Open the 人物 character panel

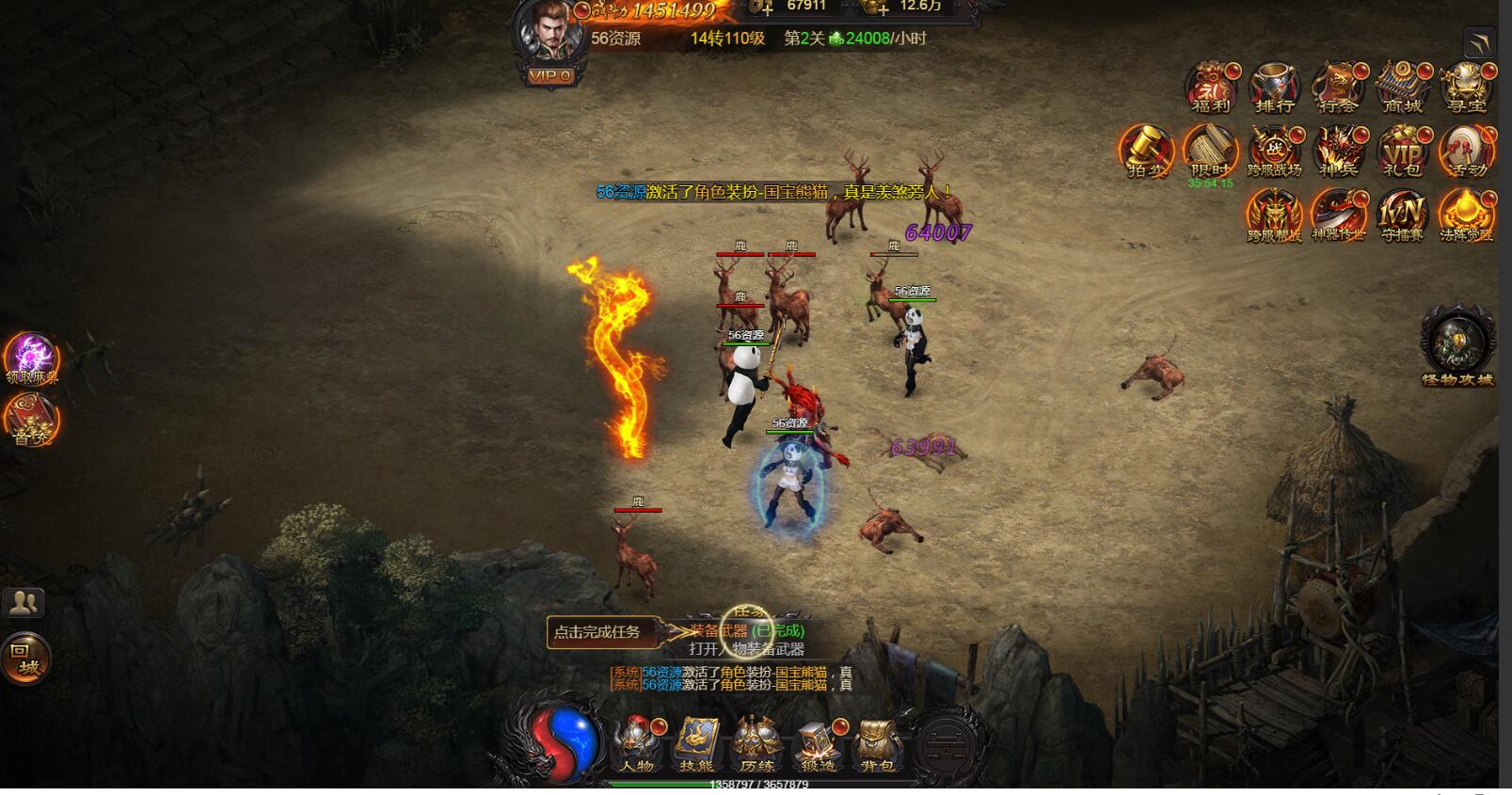click(x=638, y=744)
